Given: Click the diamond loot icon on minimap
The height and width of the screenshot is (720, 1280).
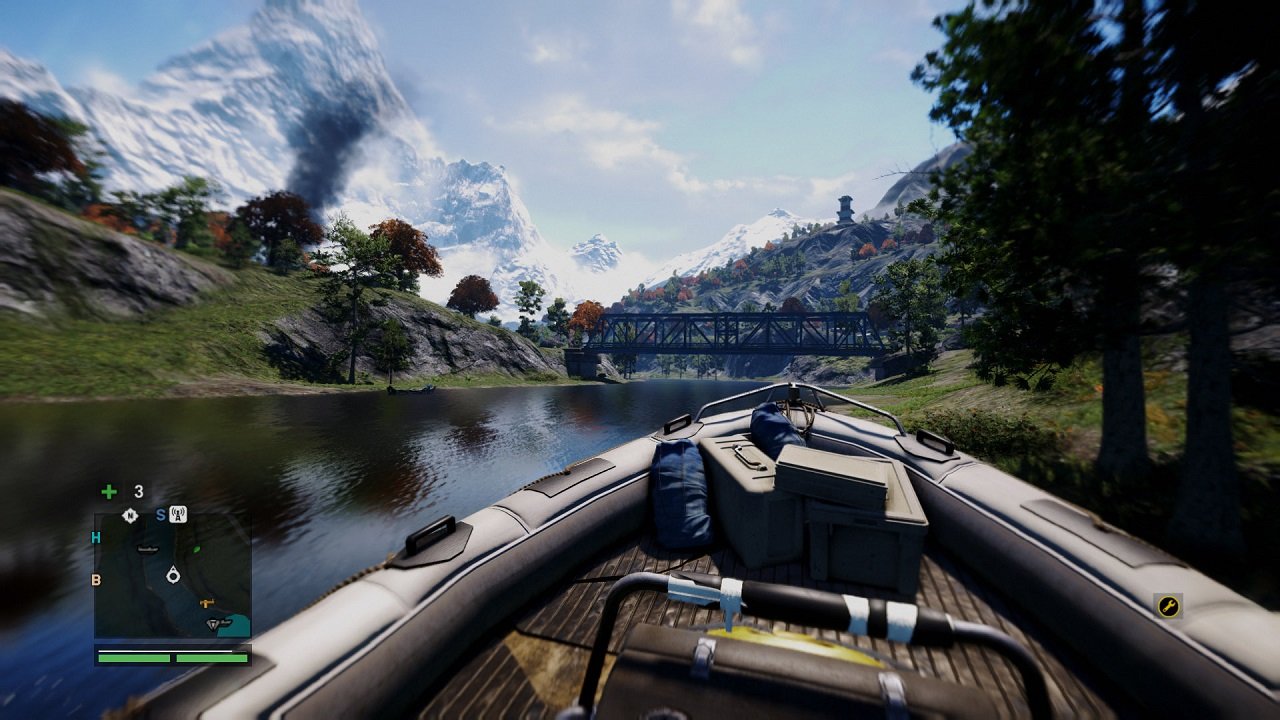Looking at the screenshot, I should tap(213, 624).
